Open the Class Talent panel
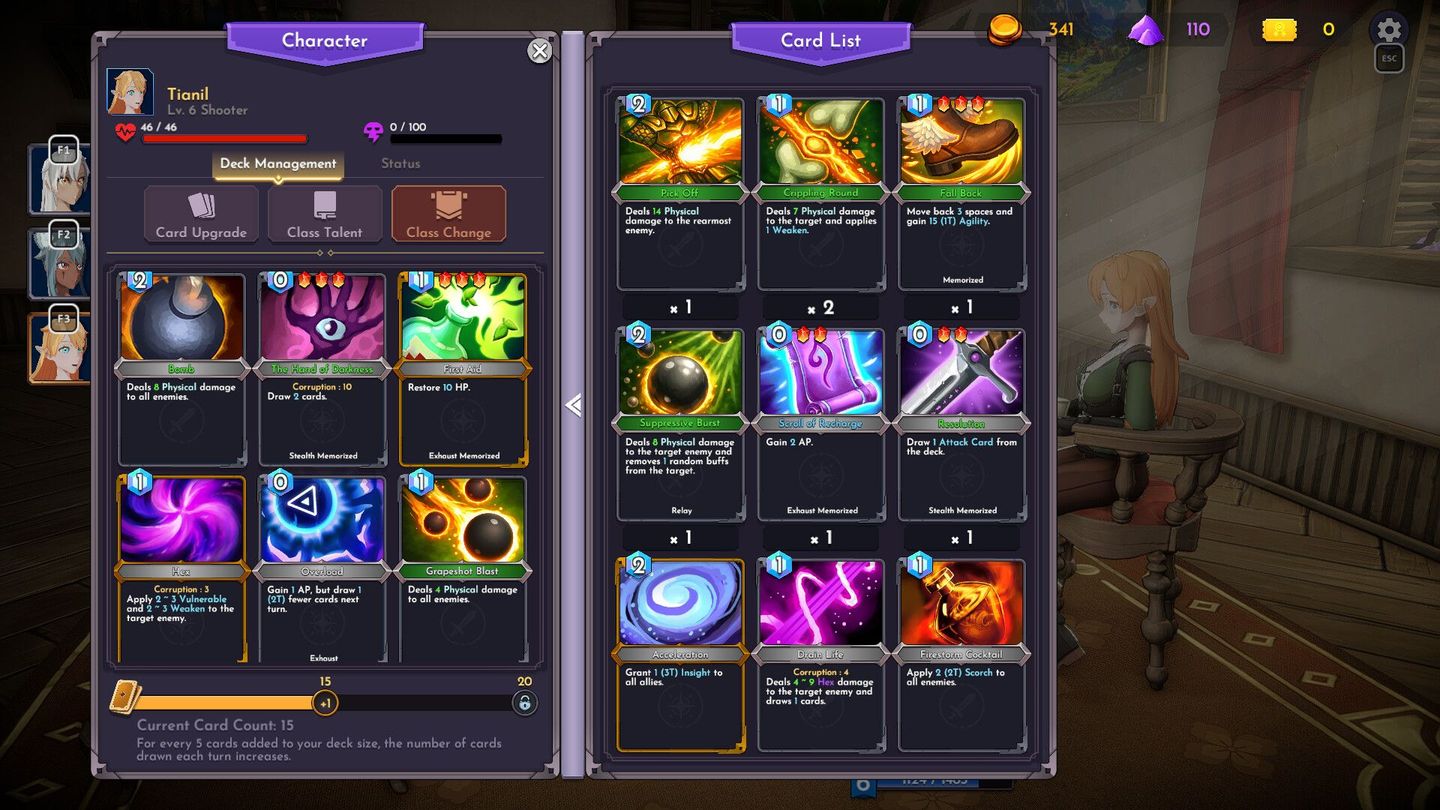 pyautogui.click(x=324, y=213)
